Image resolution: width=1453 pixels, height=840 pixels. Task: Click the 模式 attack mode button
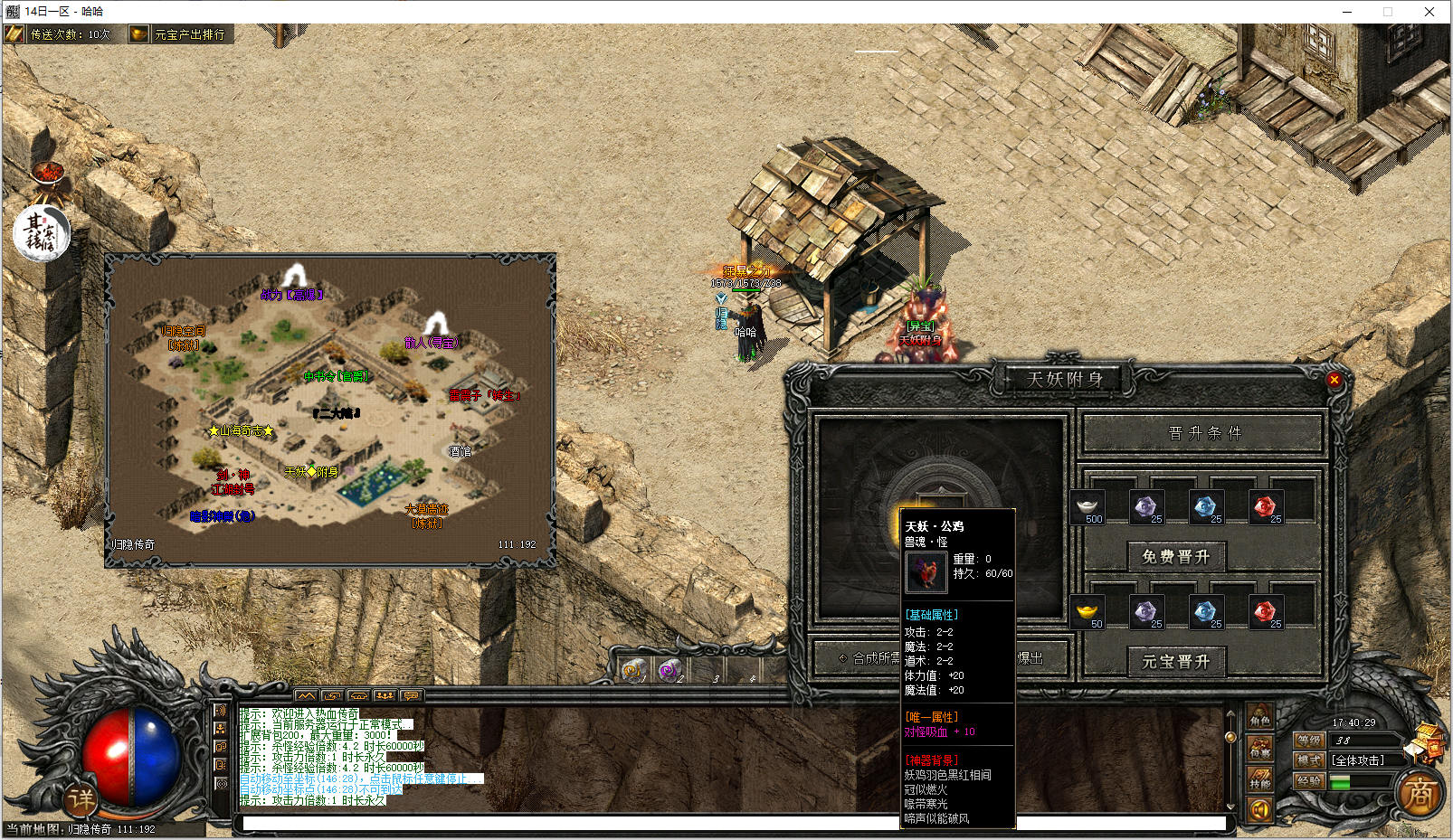(x=1309, y=760)
